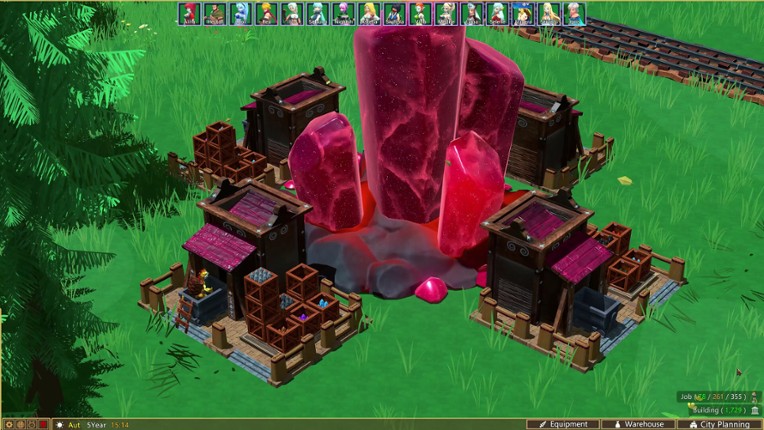Select the last character portrait in the row
The height and width of the screenshot is (430, 764).
coord(575,13)
